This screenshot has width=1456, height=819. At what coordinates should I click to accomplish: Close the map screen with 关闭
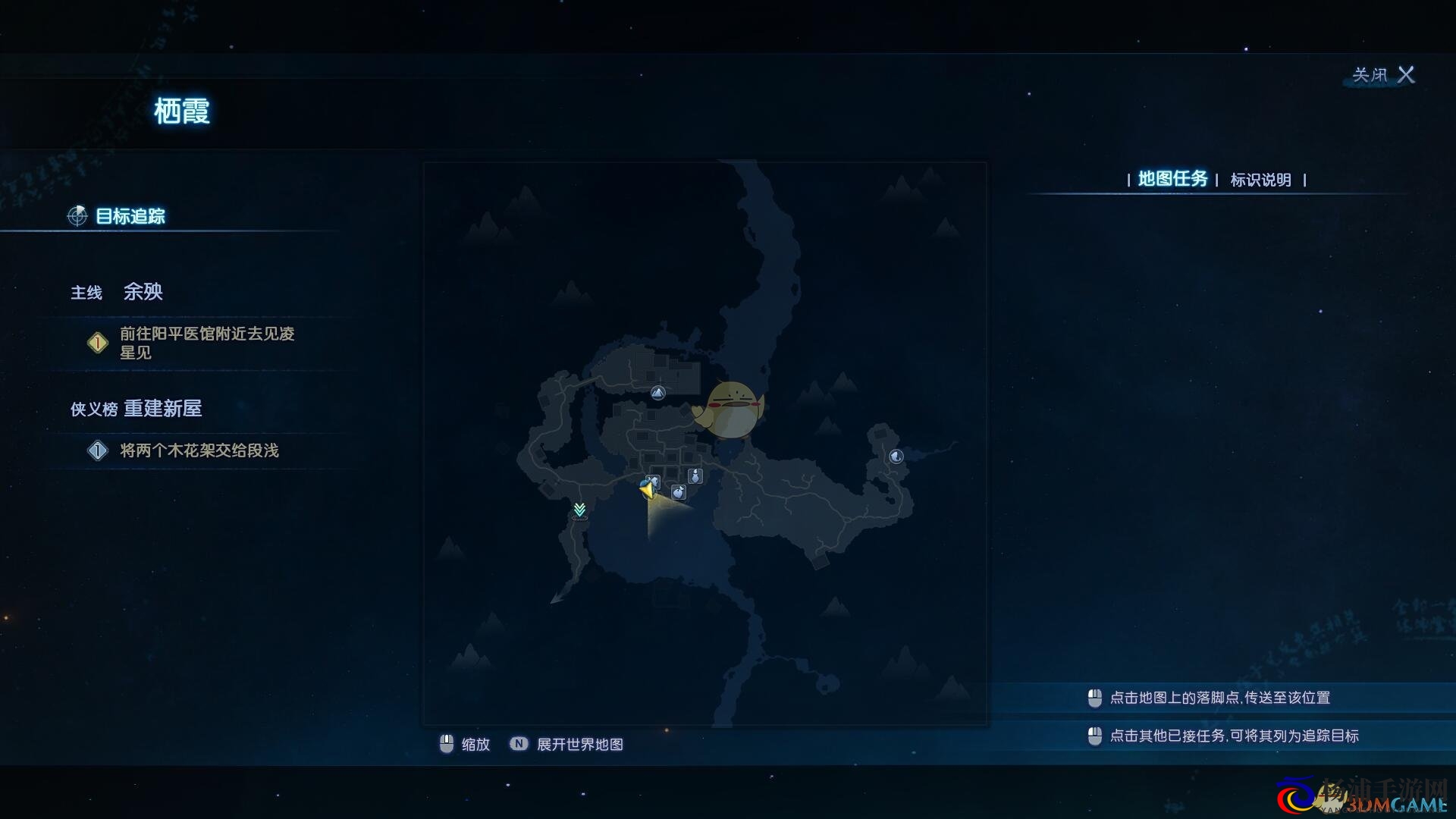[x=1384, y=75]
